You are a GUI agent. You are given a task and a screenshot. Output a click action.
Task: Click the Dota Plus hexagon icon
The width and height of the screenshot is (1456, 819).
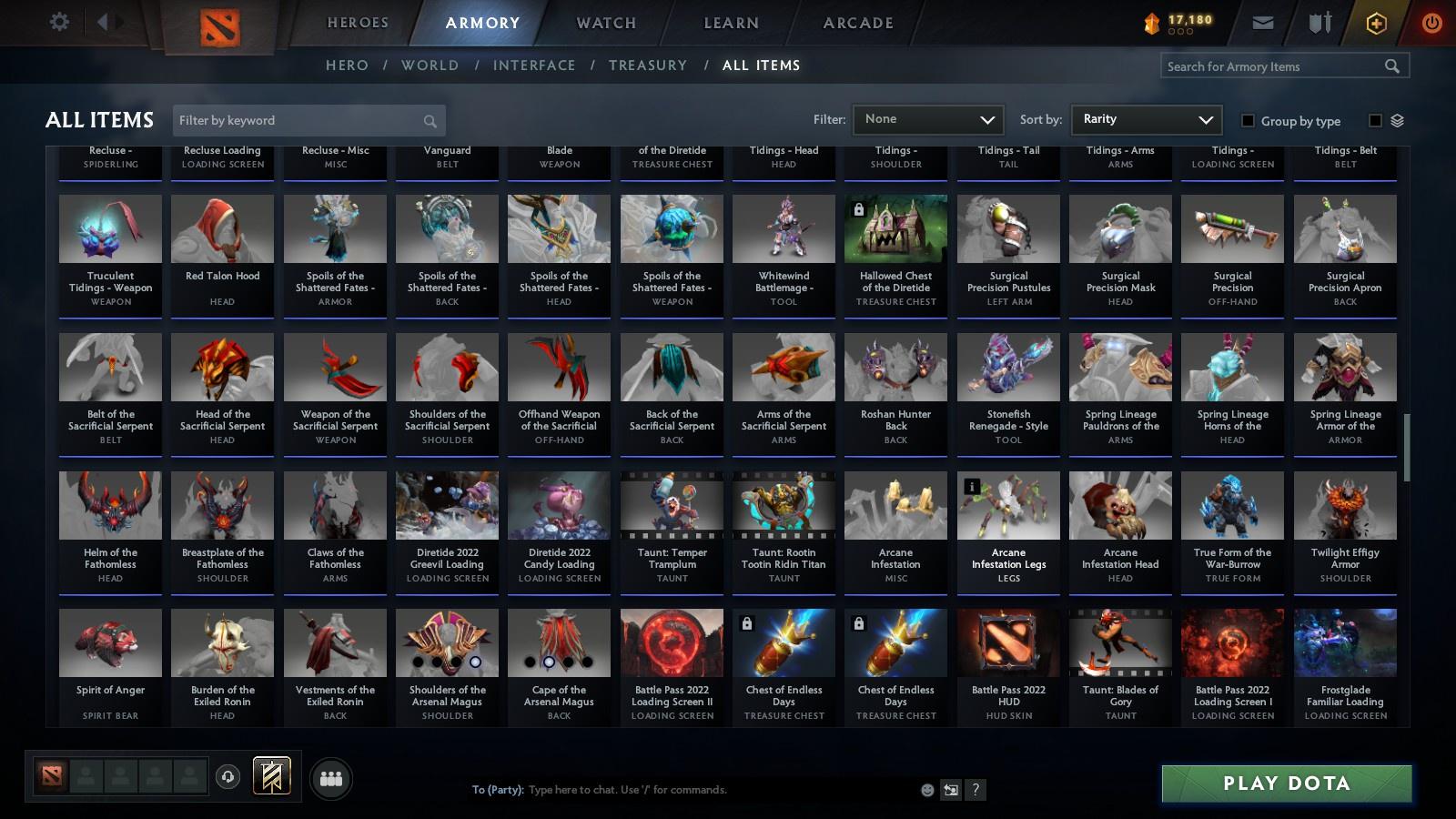click(1376, 23)
